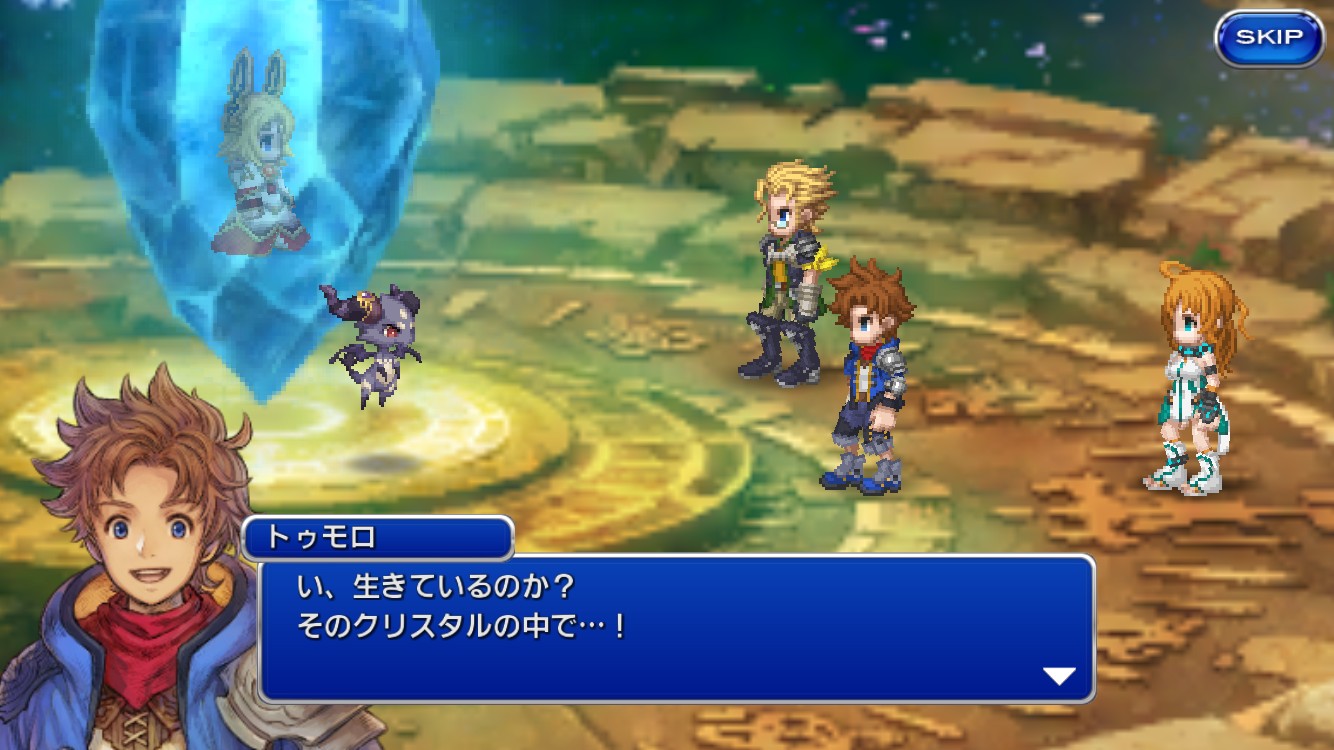Screen dimensions: 1334x750
Task: Advance dialogue using the white arrow
Action: [x=1059, y=676]
